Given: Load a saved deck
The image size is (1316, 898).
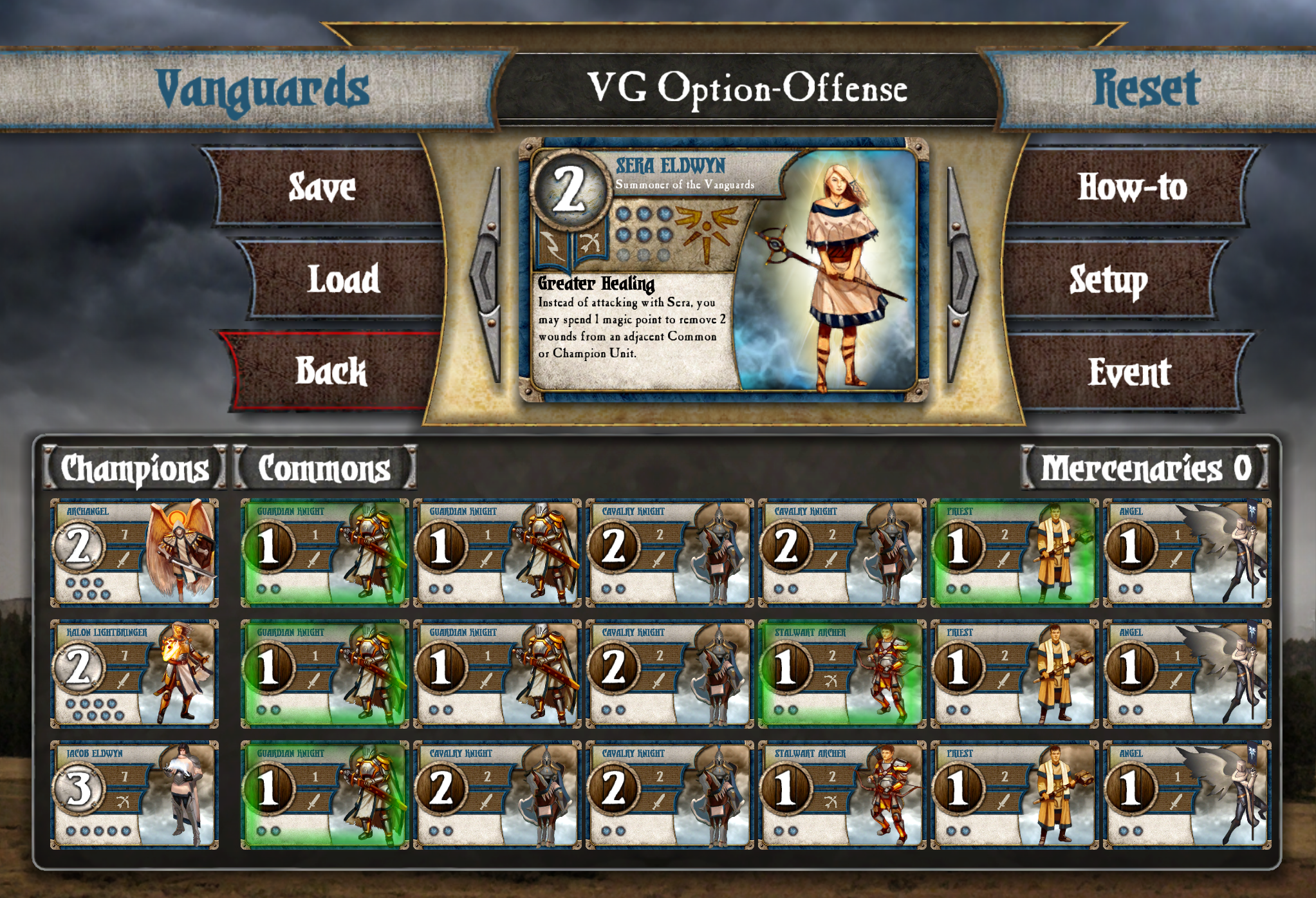Looking at the screenshot, I should pos(343,279).
